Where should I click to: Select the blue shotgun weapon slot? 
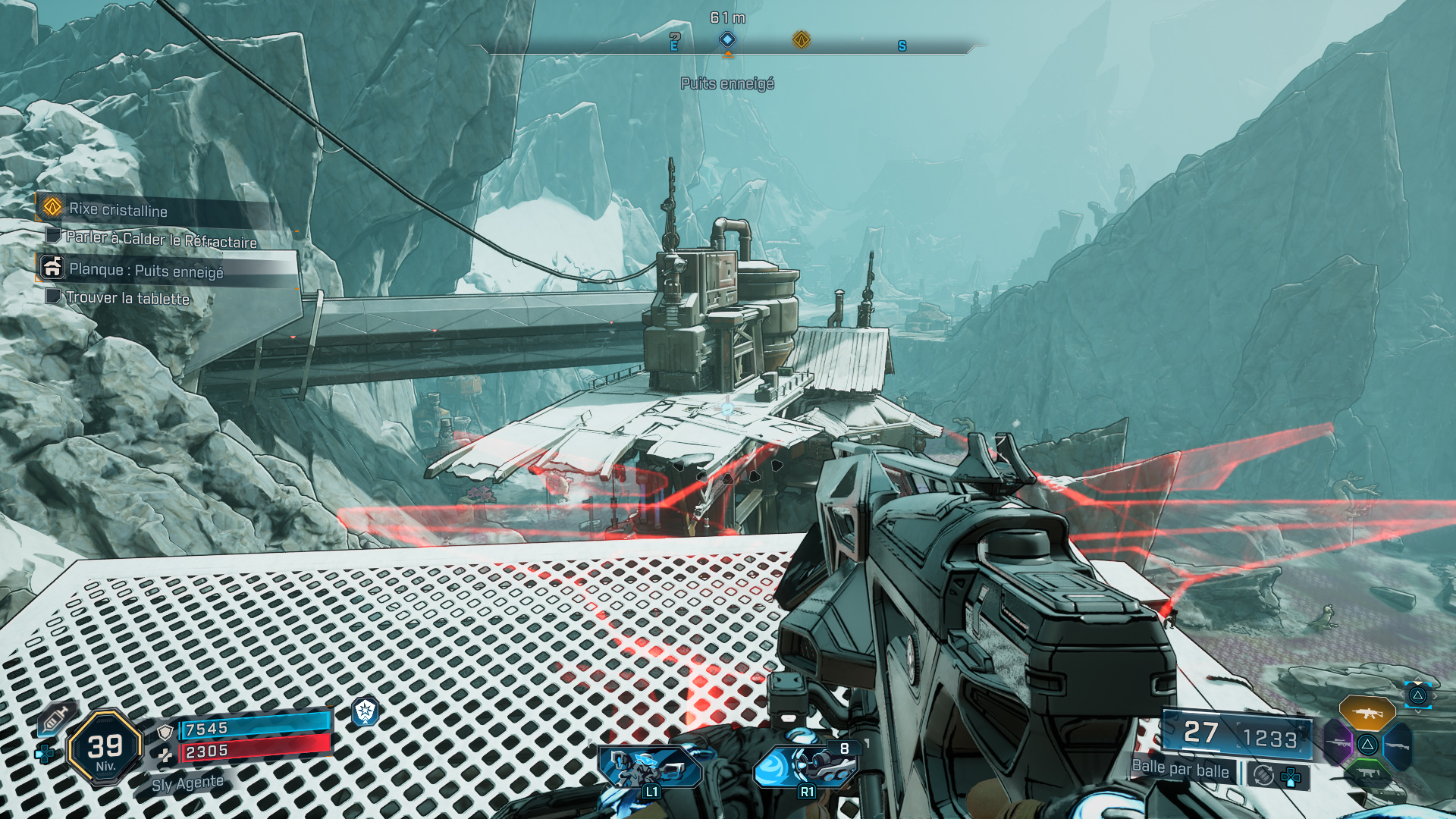click(x=1398, y=745)
